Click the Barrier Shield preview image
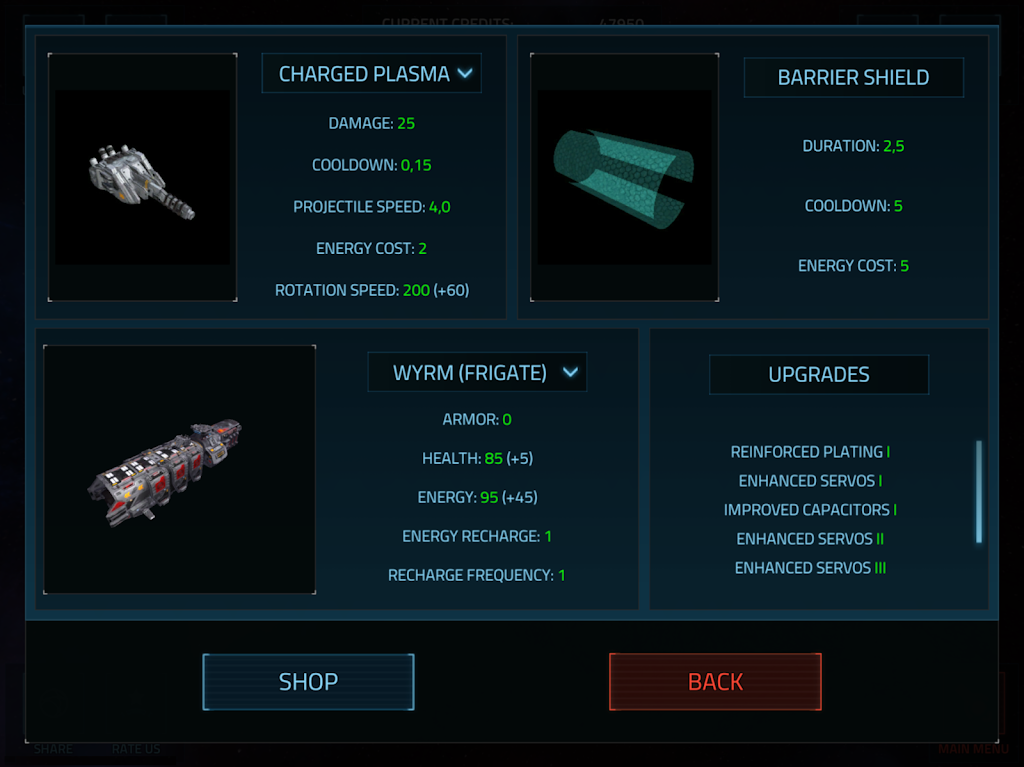Image resolution: width=1024 pixels, height=767 pixels. tap(624, 177)
